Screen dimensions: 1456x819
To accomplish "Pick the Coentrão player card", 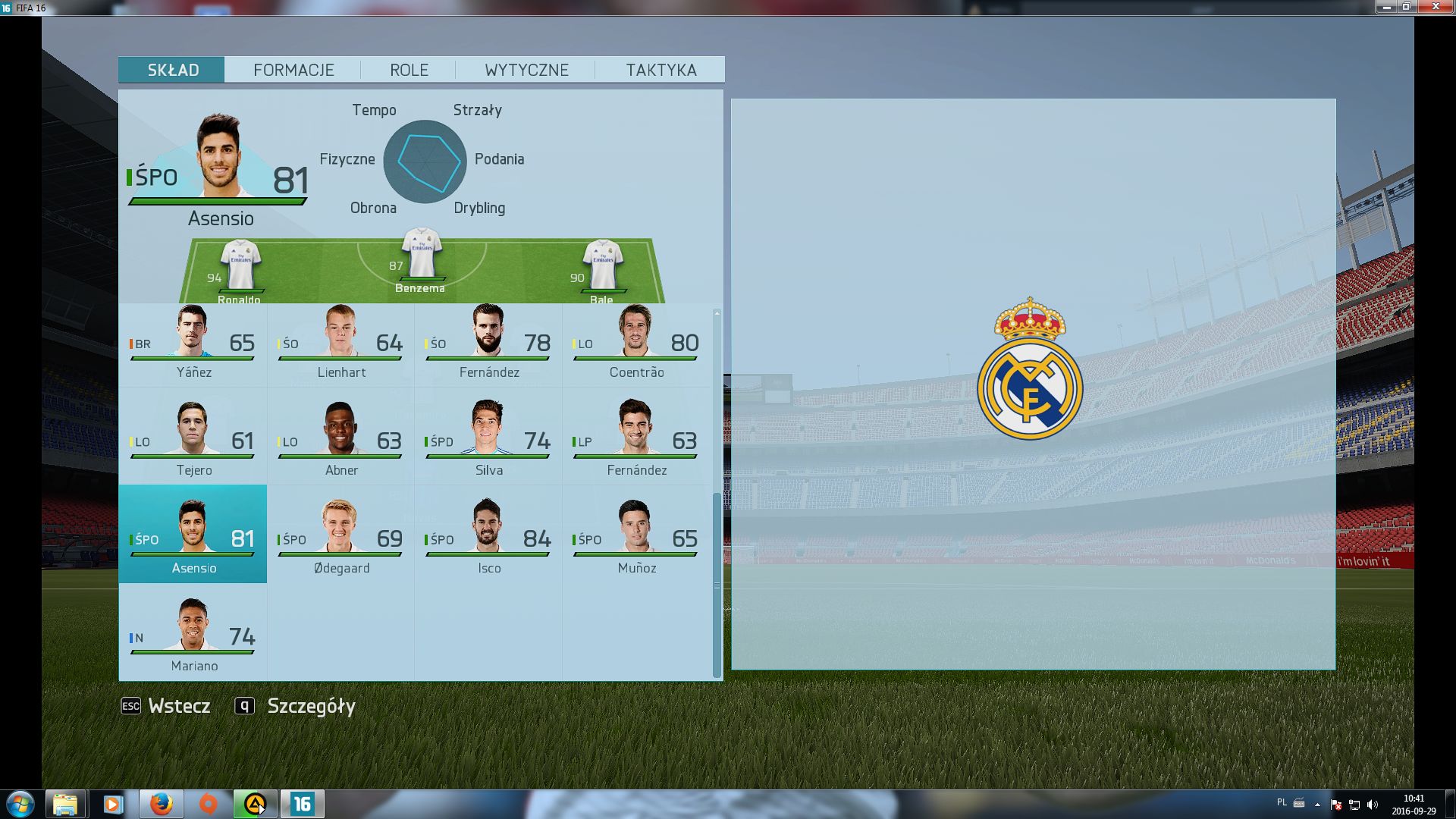I will click(x=635, y=344).
